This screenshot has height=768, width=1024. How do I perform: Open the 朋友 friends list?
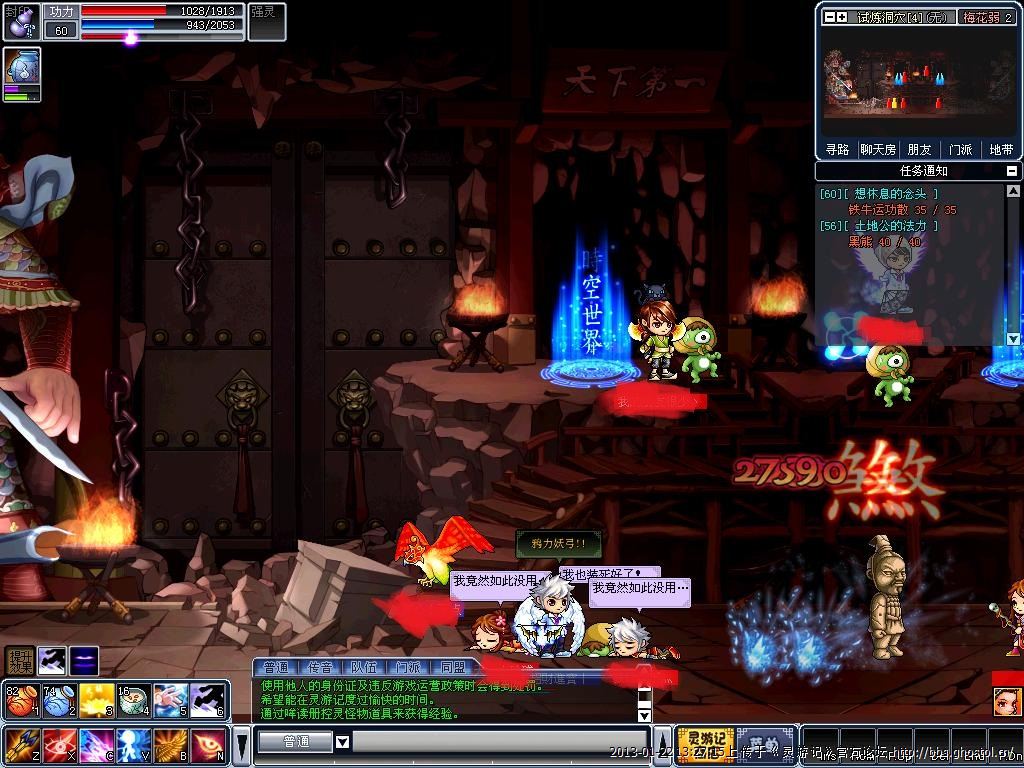point(919,149)
